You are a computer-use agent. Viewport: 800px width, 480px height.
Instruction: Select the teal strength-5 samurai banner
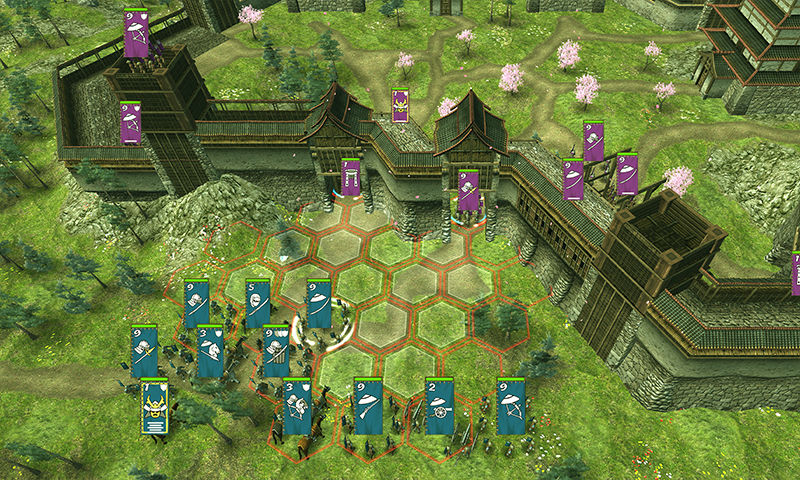point(258,303)
